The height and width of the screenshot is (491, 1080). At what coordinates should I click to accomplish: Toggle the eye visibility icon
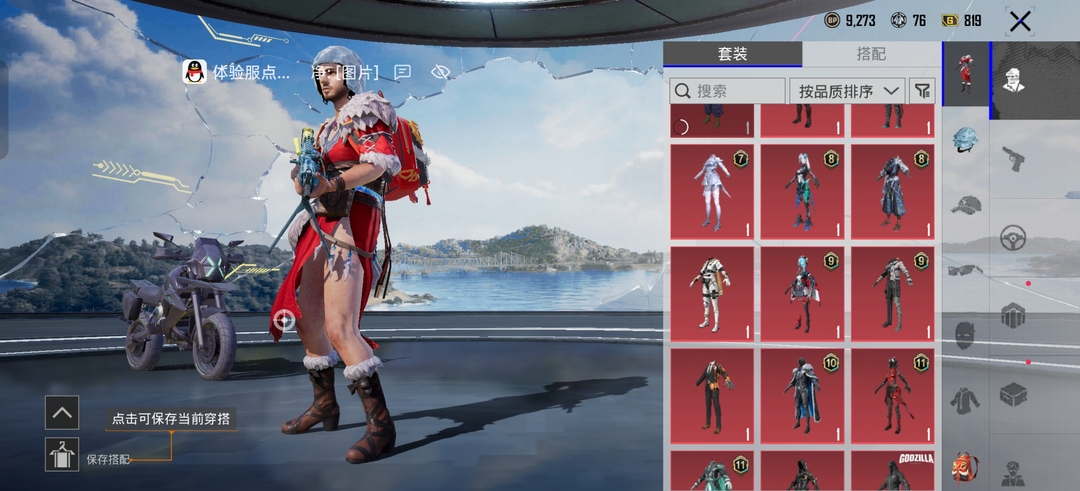[x=441, y=72]
